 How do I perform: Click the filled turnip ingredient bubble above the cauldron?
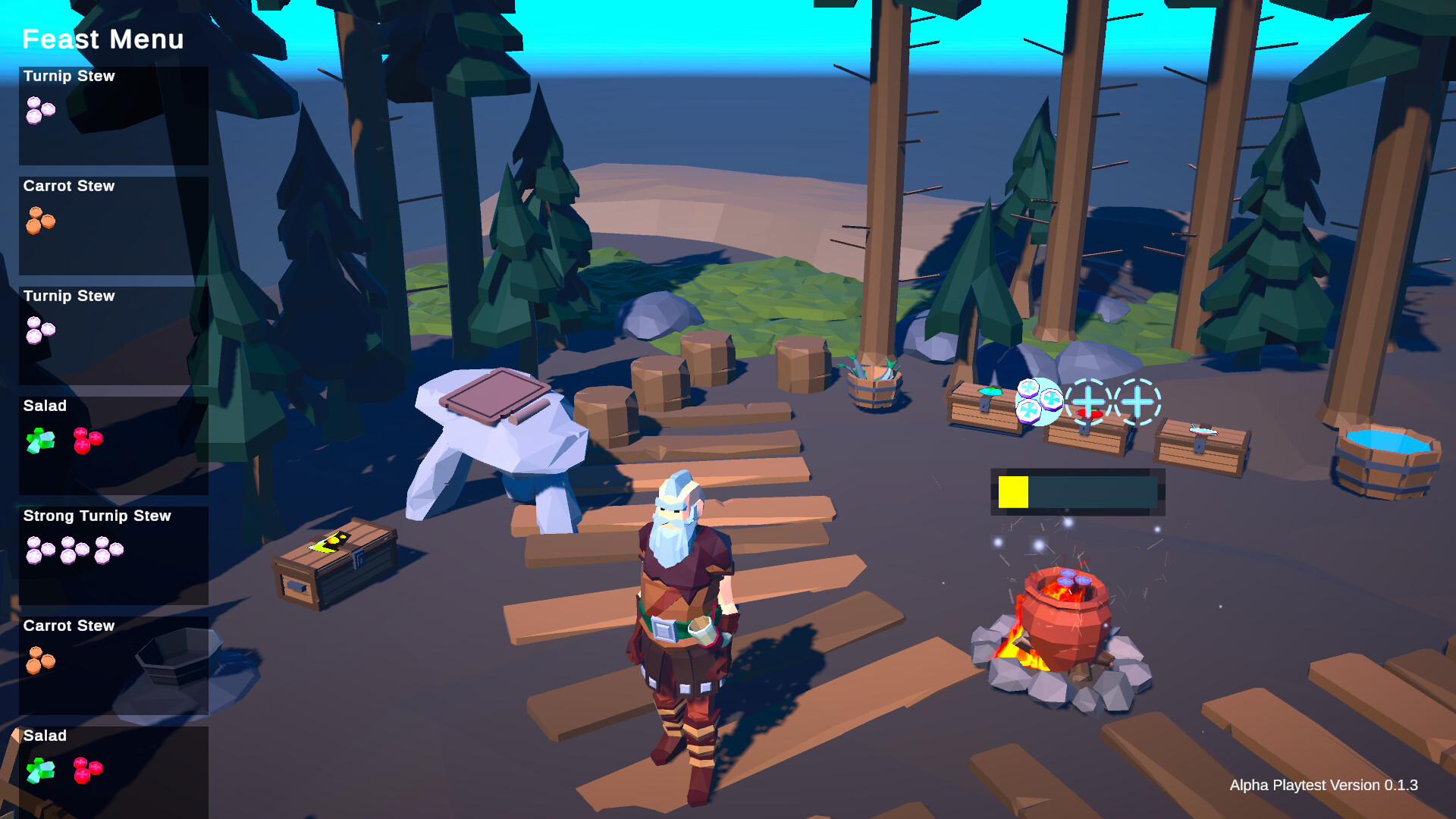(x=1040, y=398)
